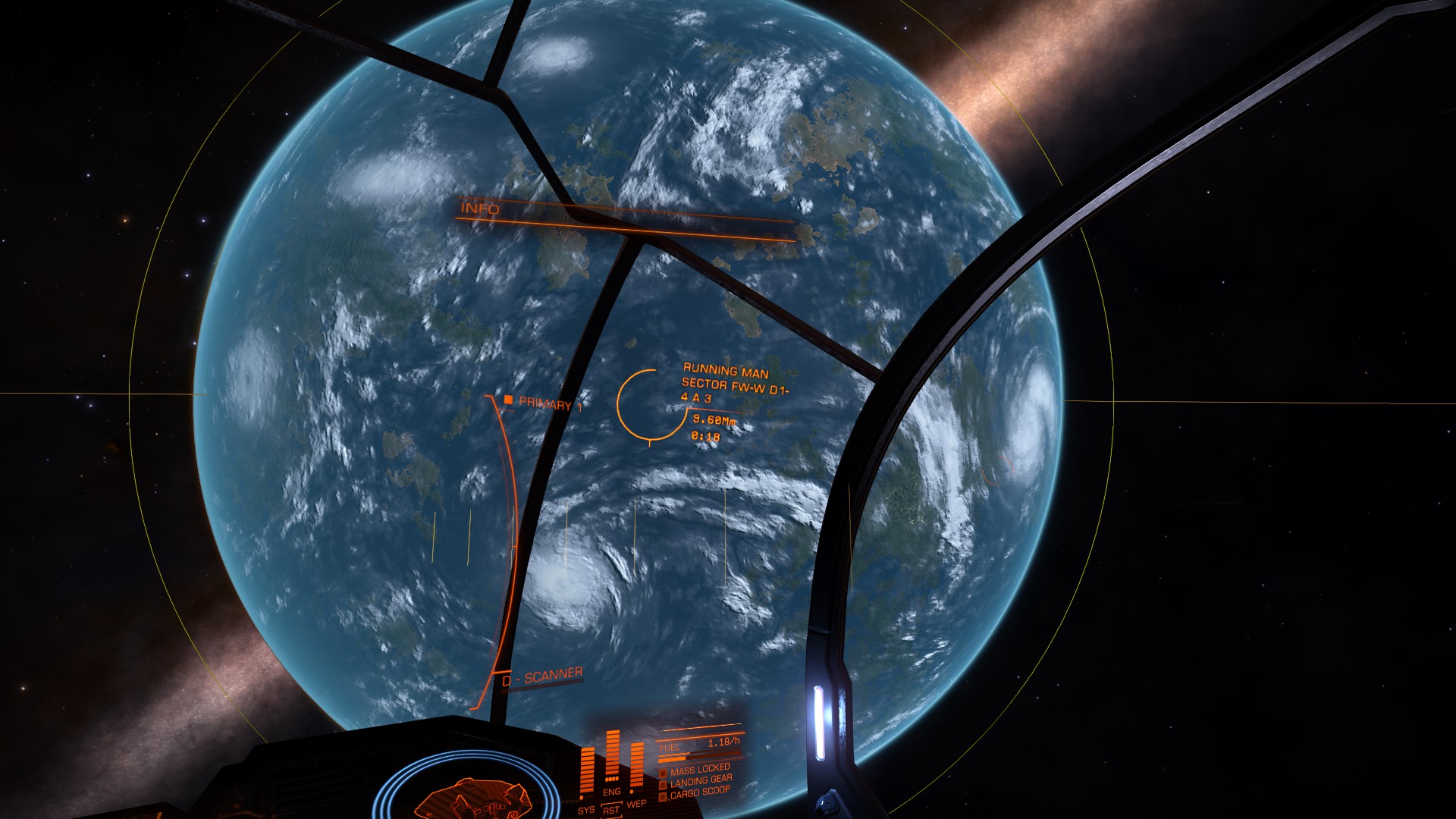Select the PRIMARY 1 fire group label
This screenshot has width=1456, height=819.
tap(550, 403)
